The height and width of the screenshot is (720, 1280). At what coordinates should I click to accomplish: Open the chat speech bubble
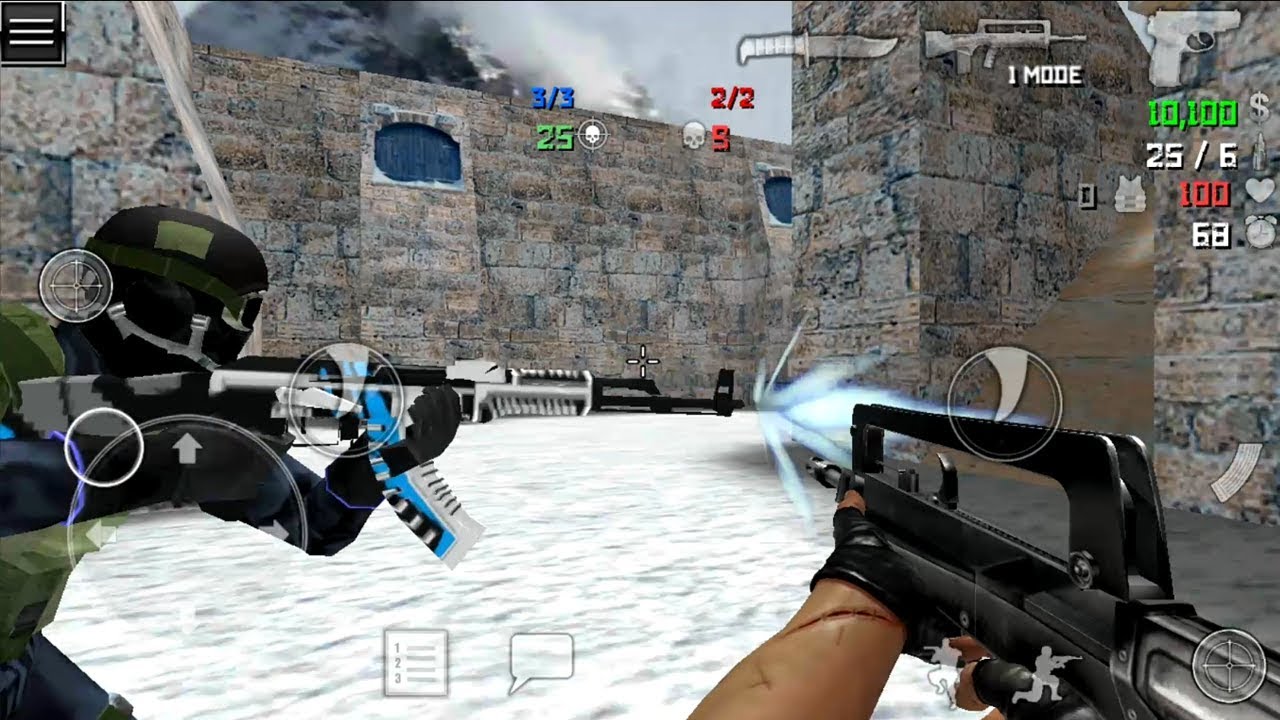coord(541,661)
